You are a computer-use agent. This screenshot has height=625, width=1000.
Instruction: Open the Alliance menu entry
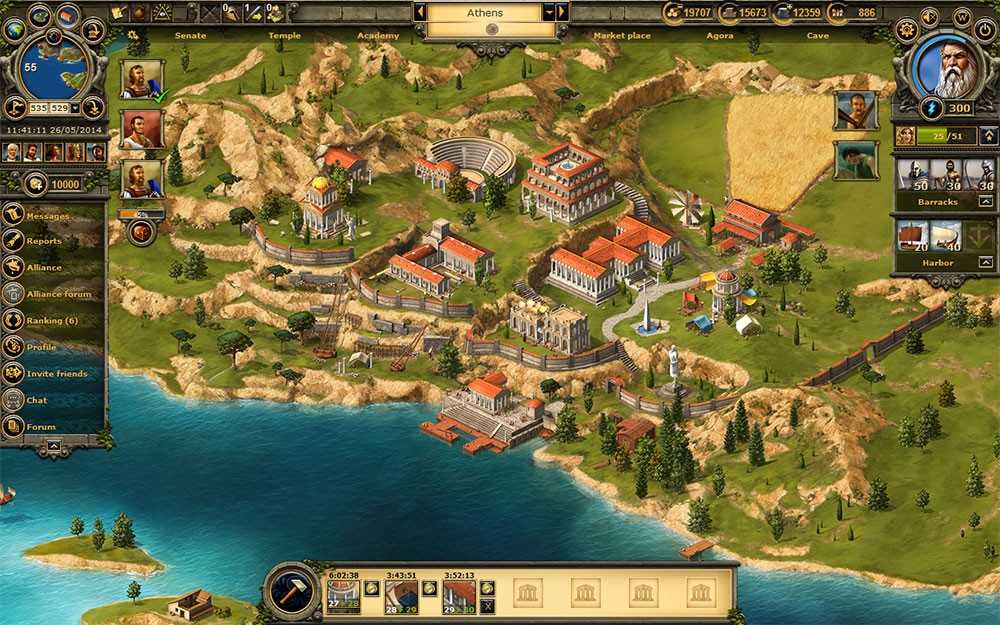click(44, 267)
